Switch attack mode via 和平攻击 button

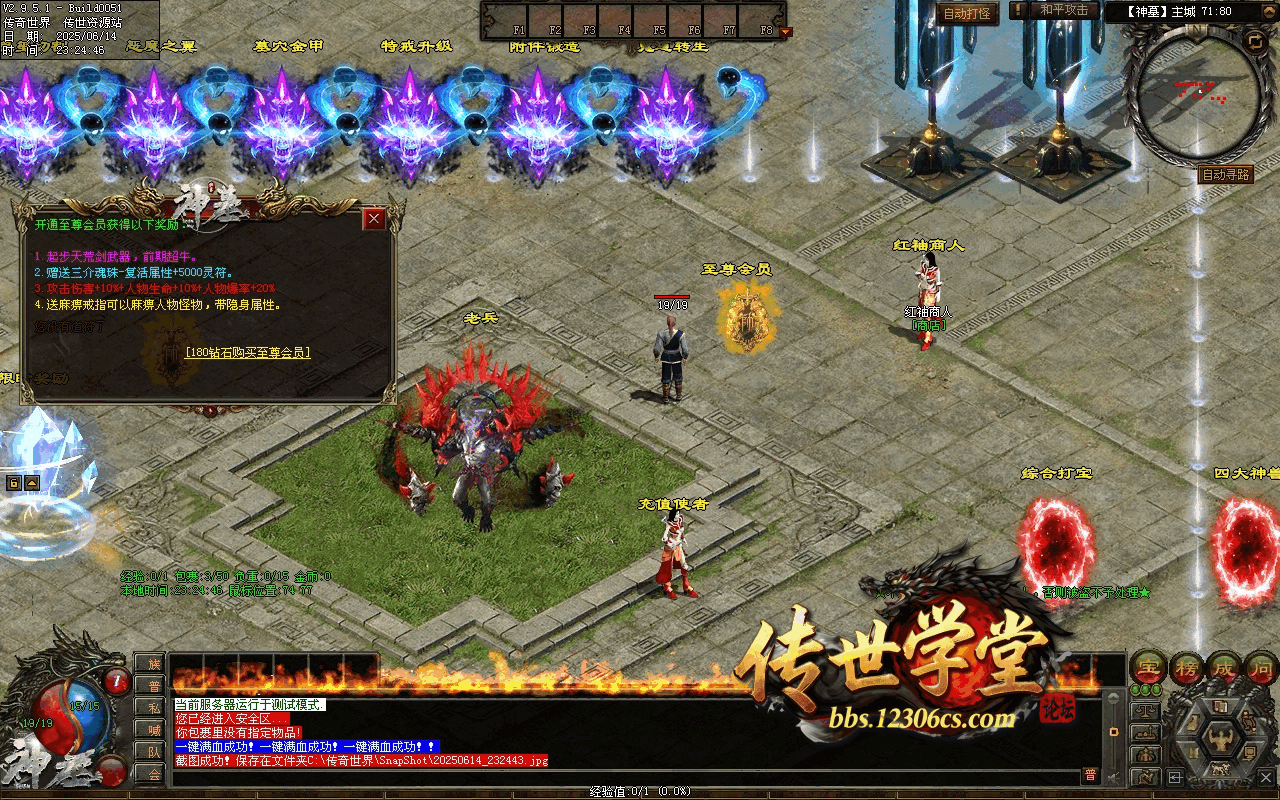coord(1063,10)
